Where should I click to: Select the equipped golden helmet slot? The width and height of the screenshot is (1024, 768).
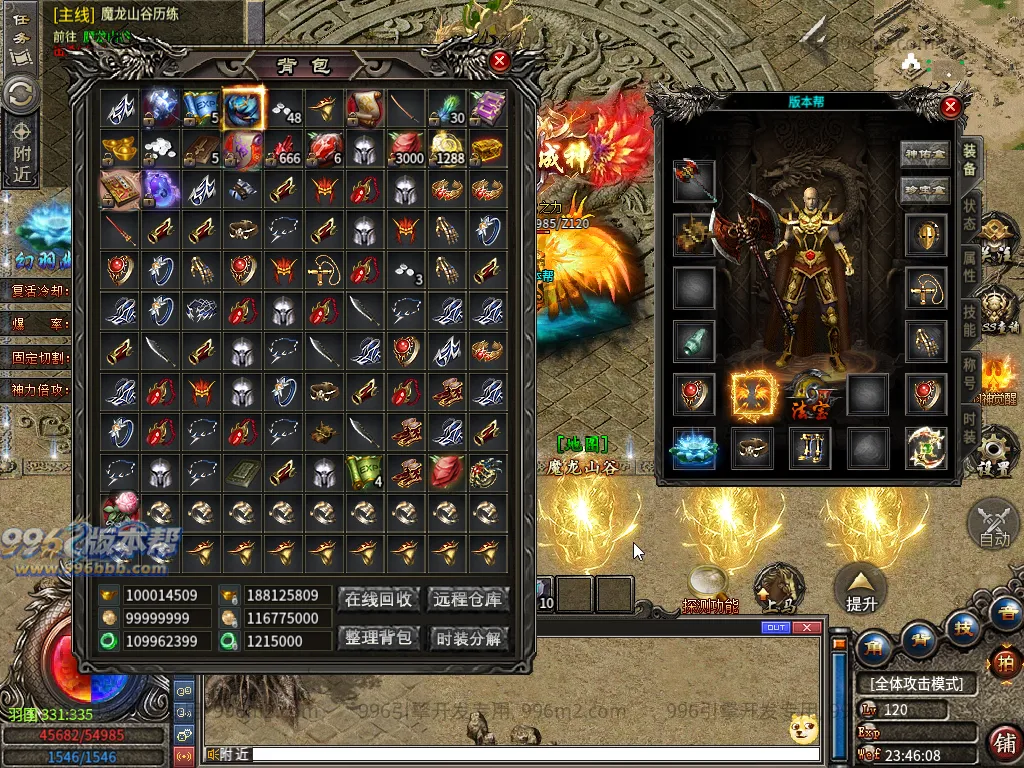(x=926, y=234)
